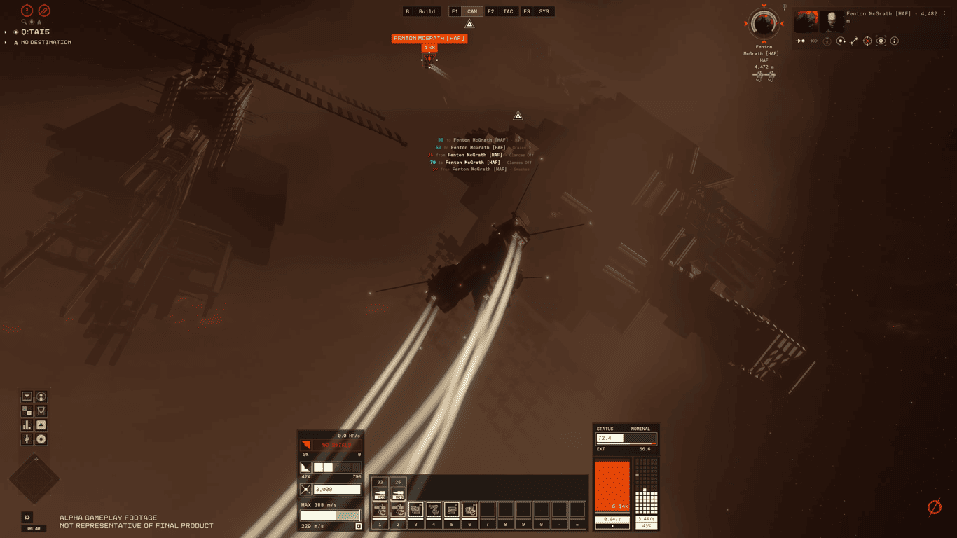Click the show-info icon for selected target
This screenshot has width=957, height=538.
[893, 41]
